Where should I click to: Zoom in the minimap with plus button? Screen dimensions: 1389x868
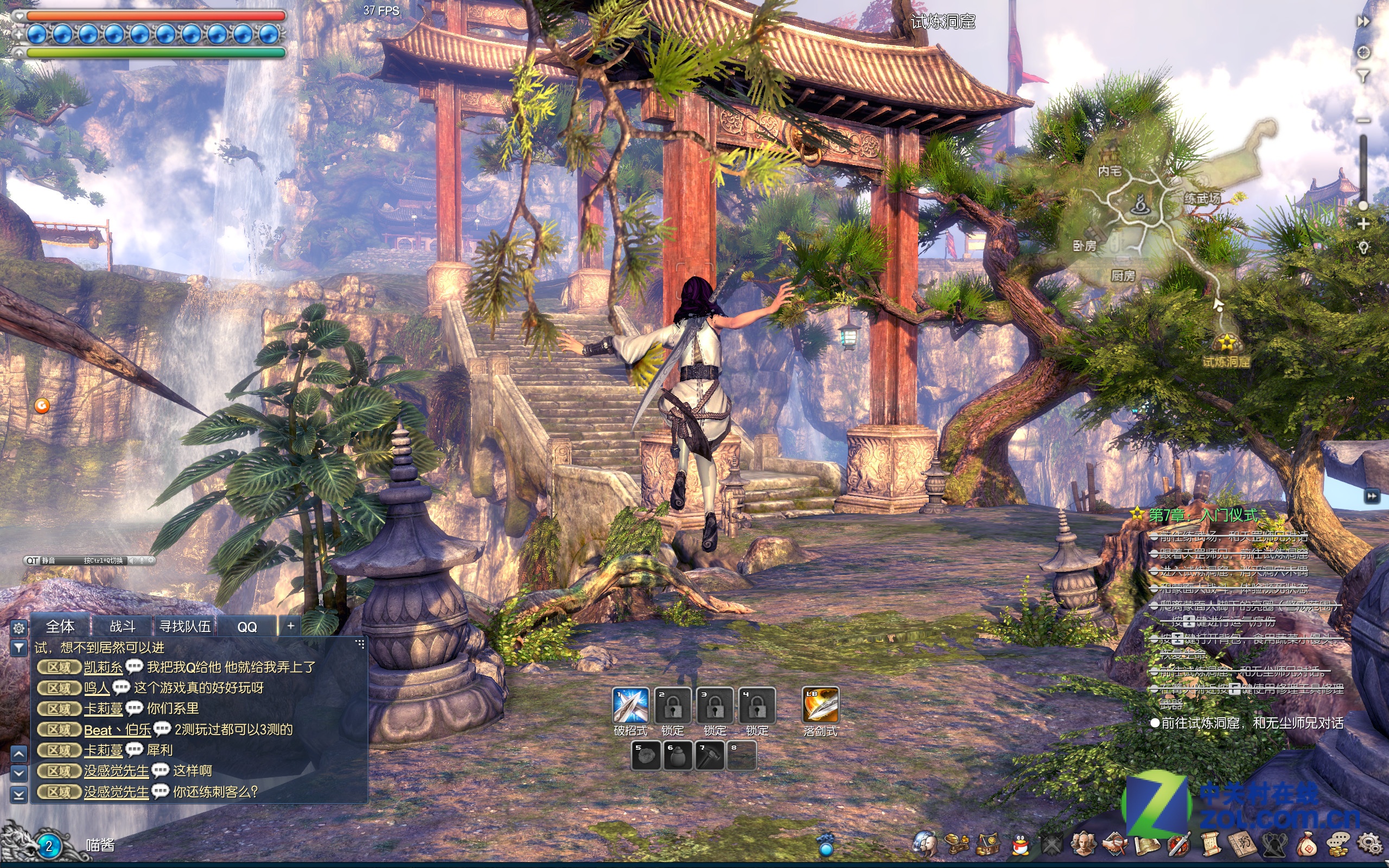point(1363,225)
